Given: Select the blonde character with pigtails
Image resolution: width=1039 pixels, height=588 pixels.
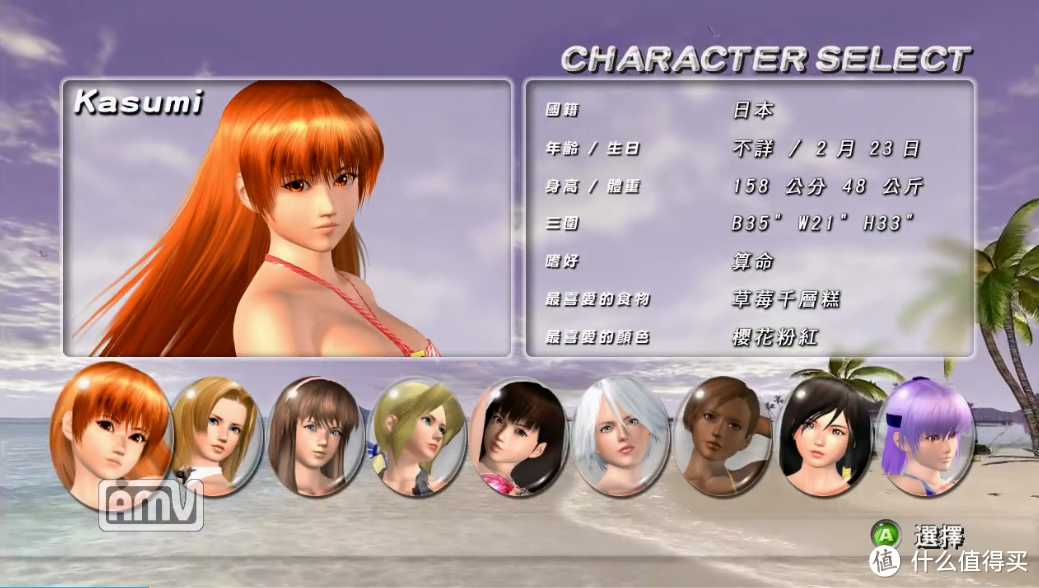Looking at the screenshot, I should pyautogui.click(x=416, y=437).
